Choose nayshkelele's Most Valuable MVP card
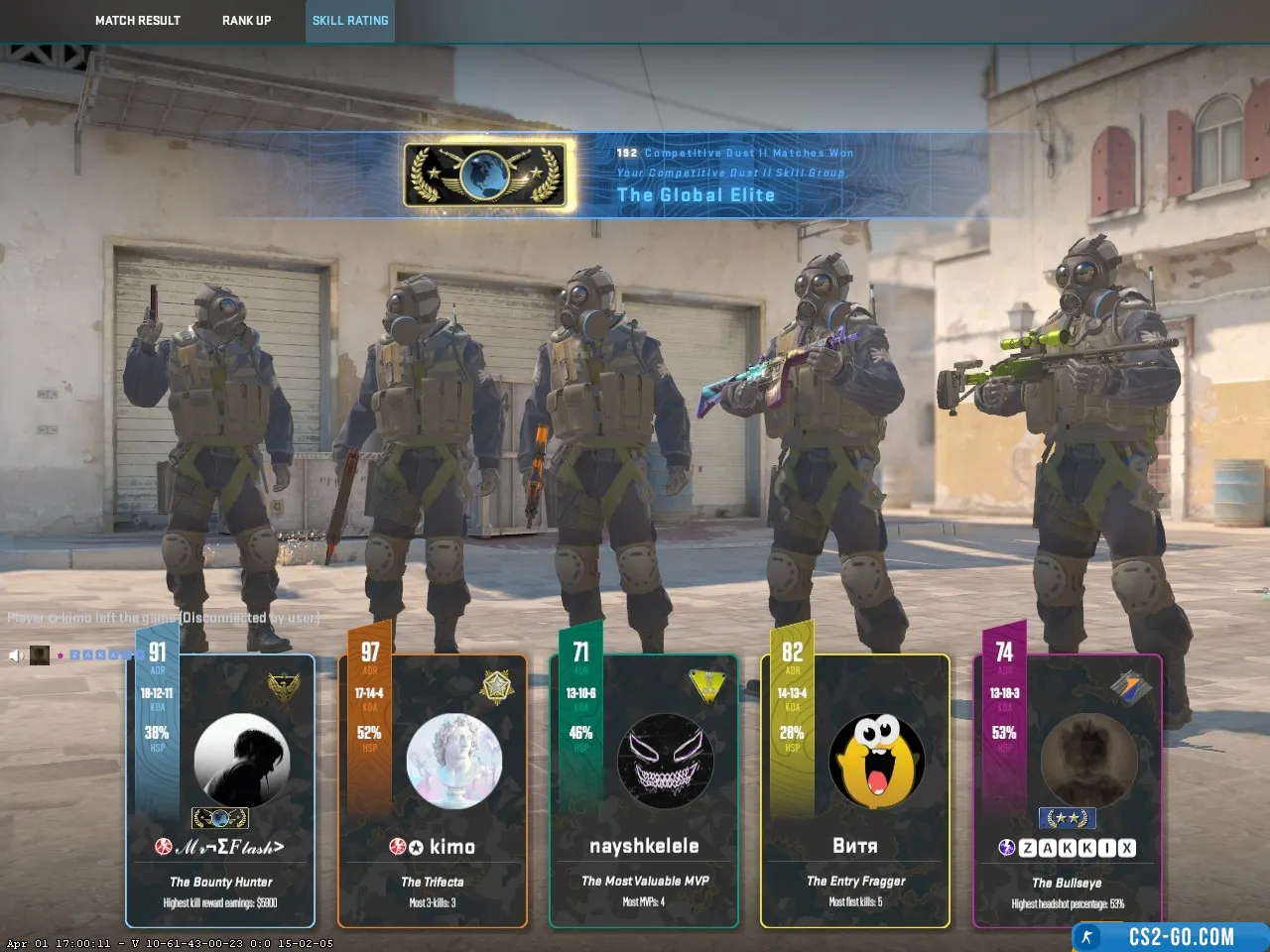The width and height of the screenshot is (1270, 952). pyautogui.click(x=644, y=793)
